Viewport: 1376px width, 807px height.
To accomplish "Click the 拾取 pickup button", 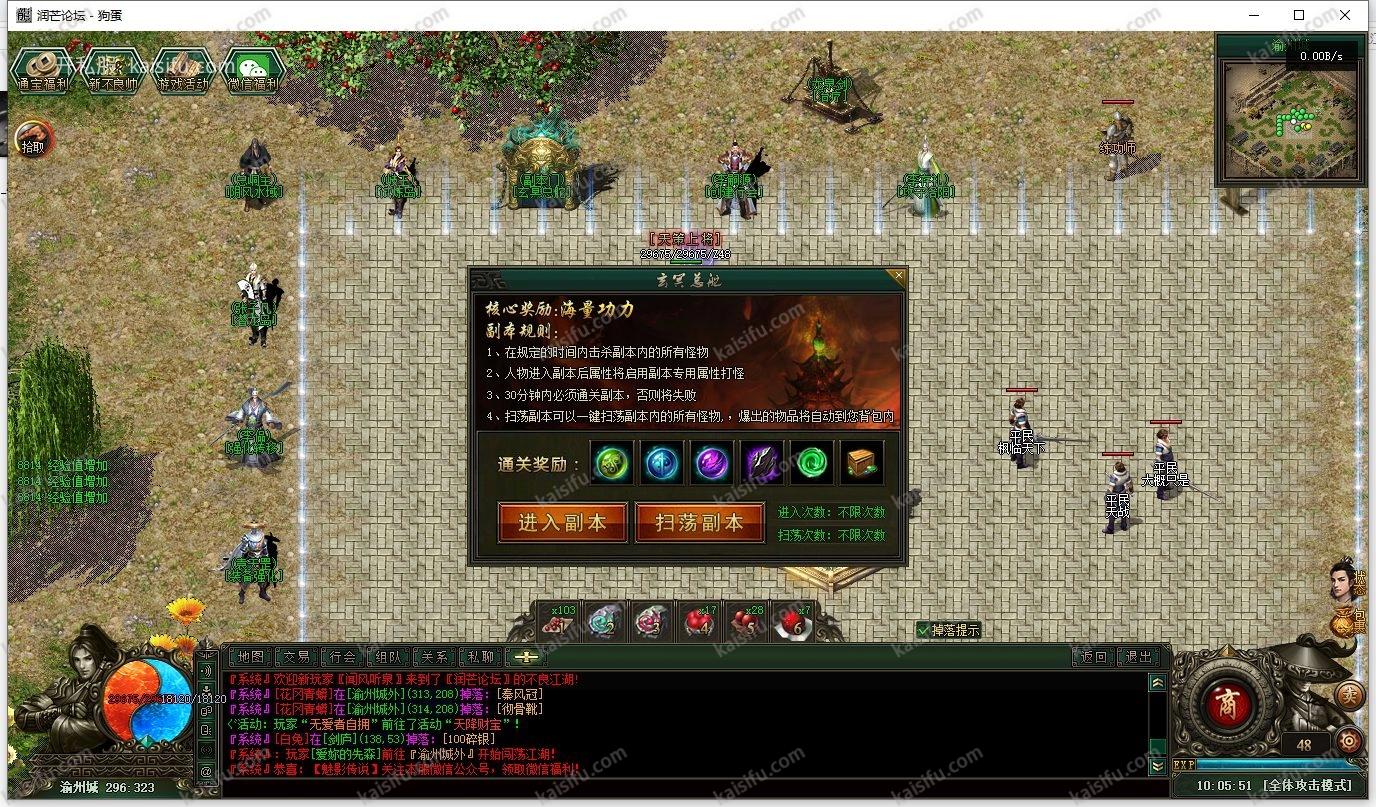I will click(x=33, y=139).
